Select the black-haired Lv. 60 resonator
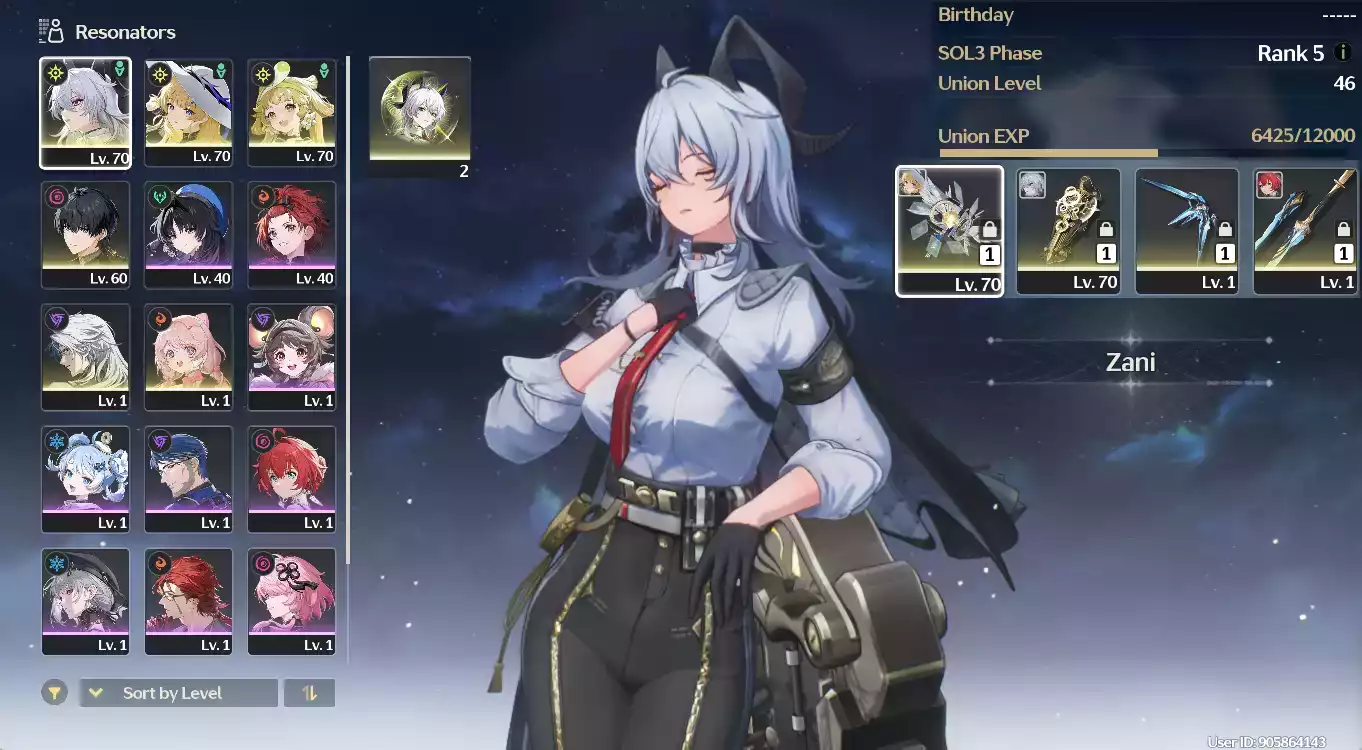Image resolution: width=1362 pixels, height=750 pixels. coord(85,235)
